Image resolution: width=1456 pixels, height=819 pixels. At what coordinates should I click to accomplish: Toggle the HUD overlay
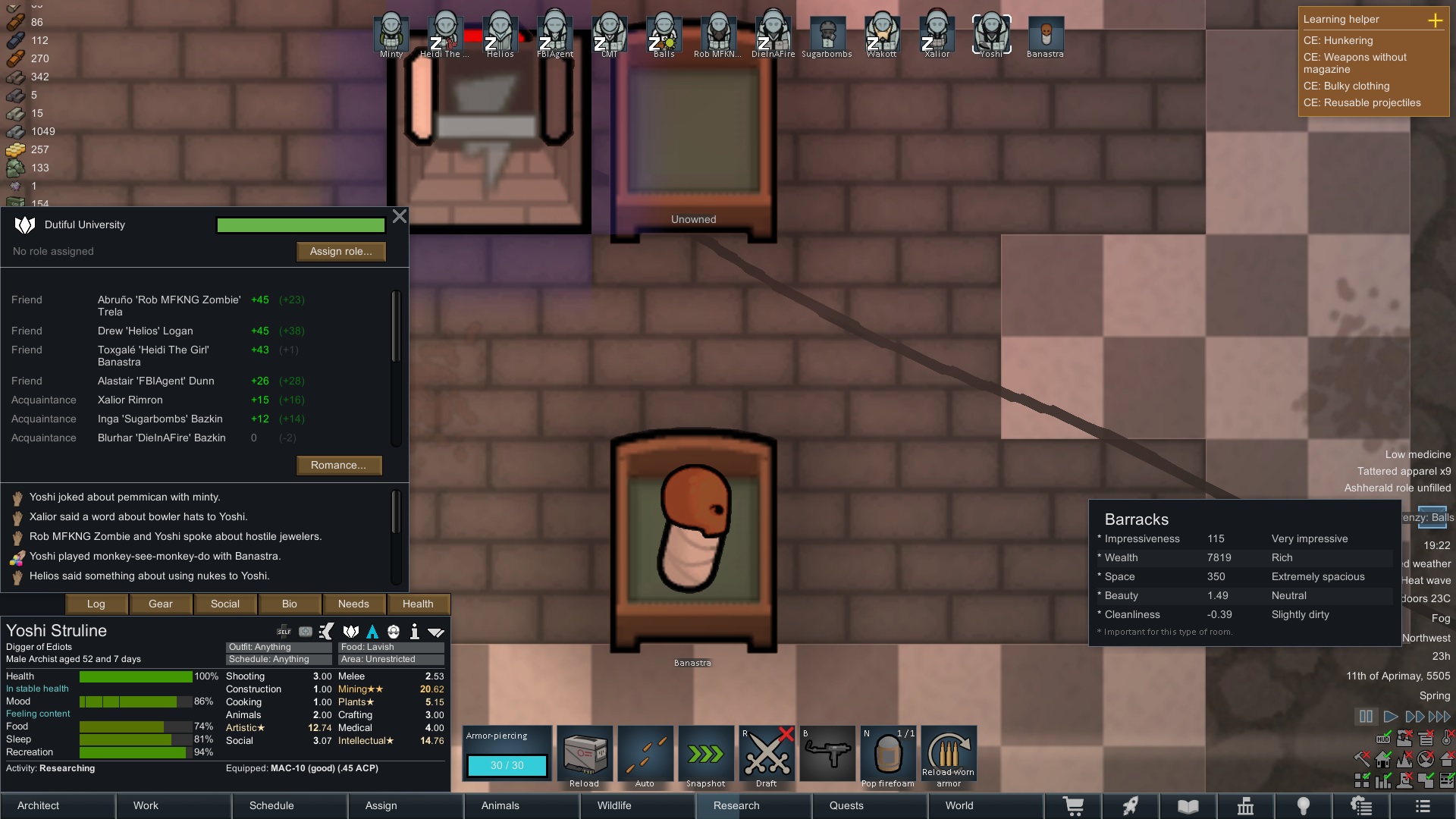click(x=1383, y=738)
